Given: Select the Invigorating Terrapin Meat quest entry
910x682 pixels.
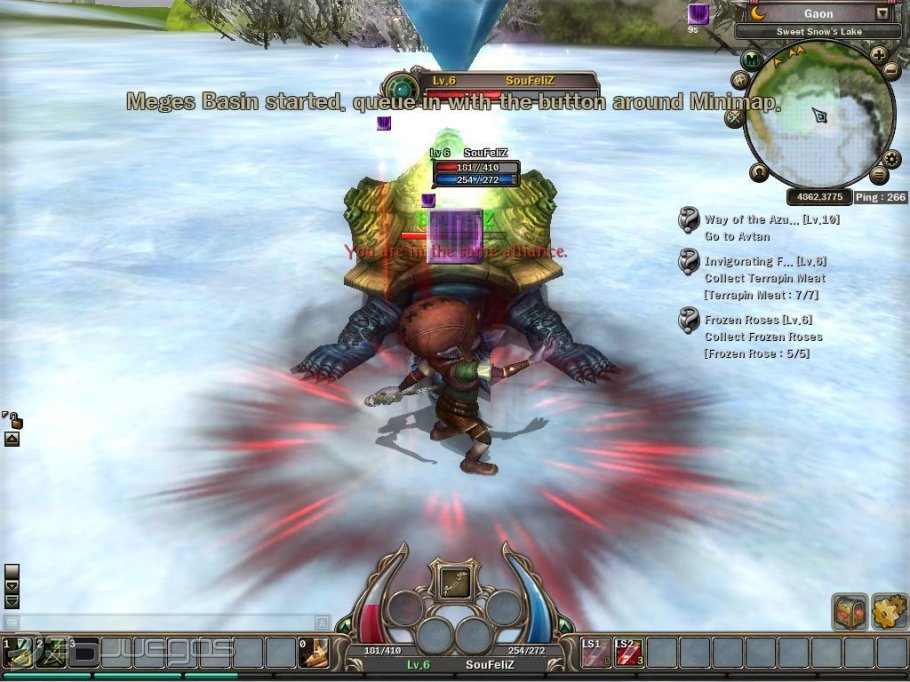Looking at the screenshot, I should point(765,262).
